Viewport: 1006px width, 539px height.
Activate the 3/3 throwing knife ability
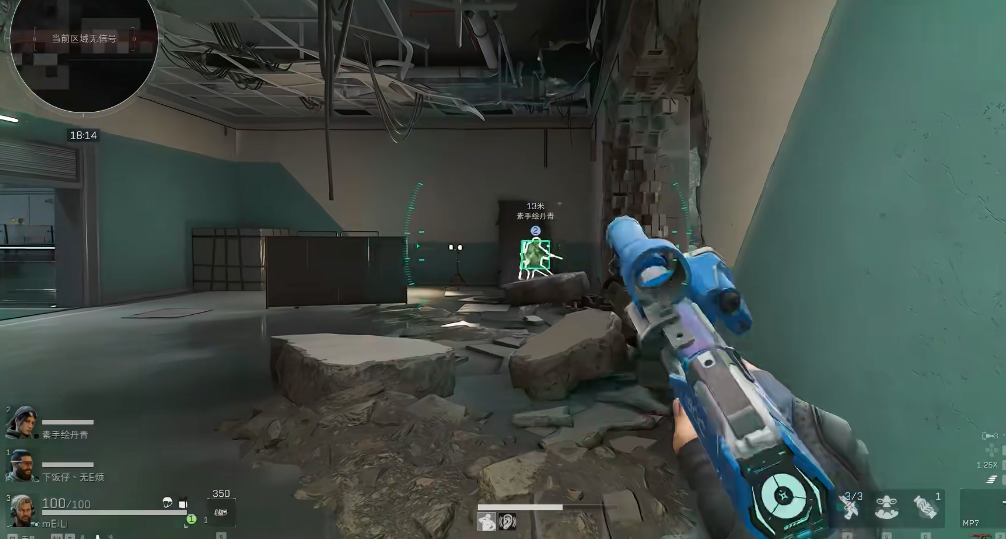(851, 508)
